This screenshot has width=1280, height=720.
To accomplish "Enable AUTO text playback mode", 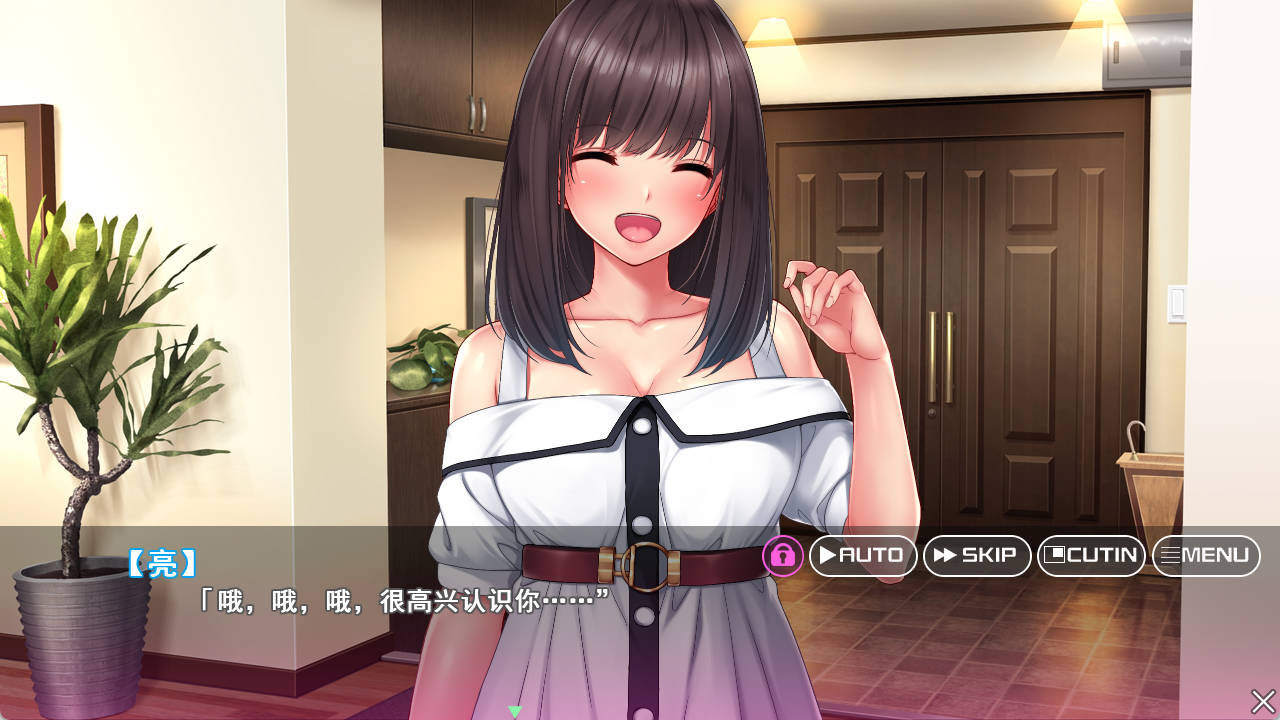I will click(x=864, y=557).
